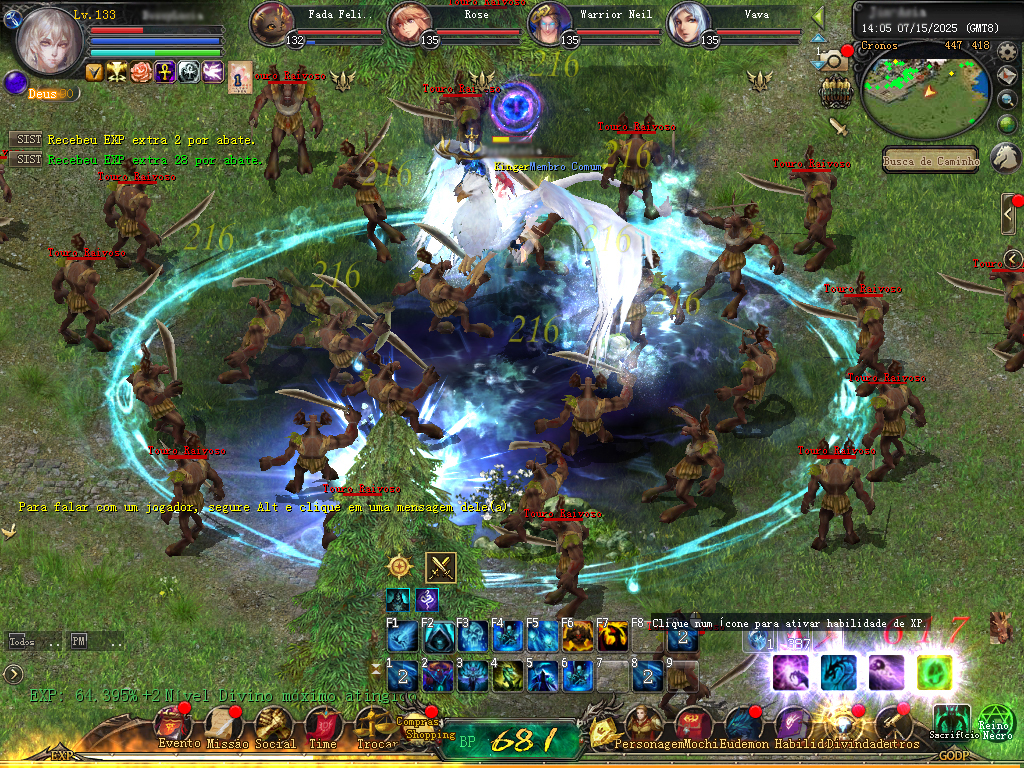The height and width of the screenshot is (768, 1024).
Task: Open the Social menu
Action: 273,724
